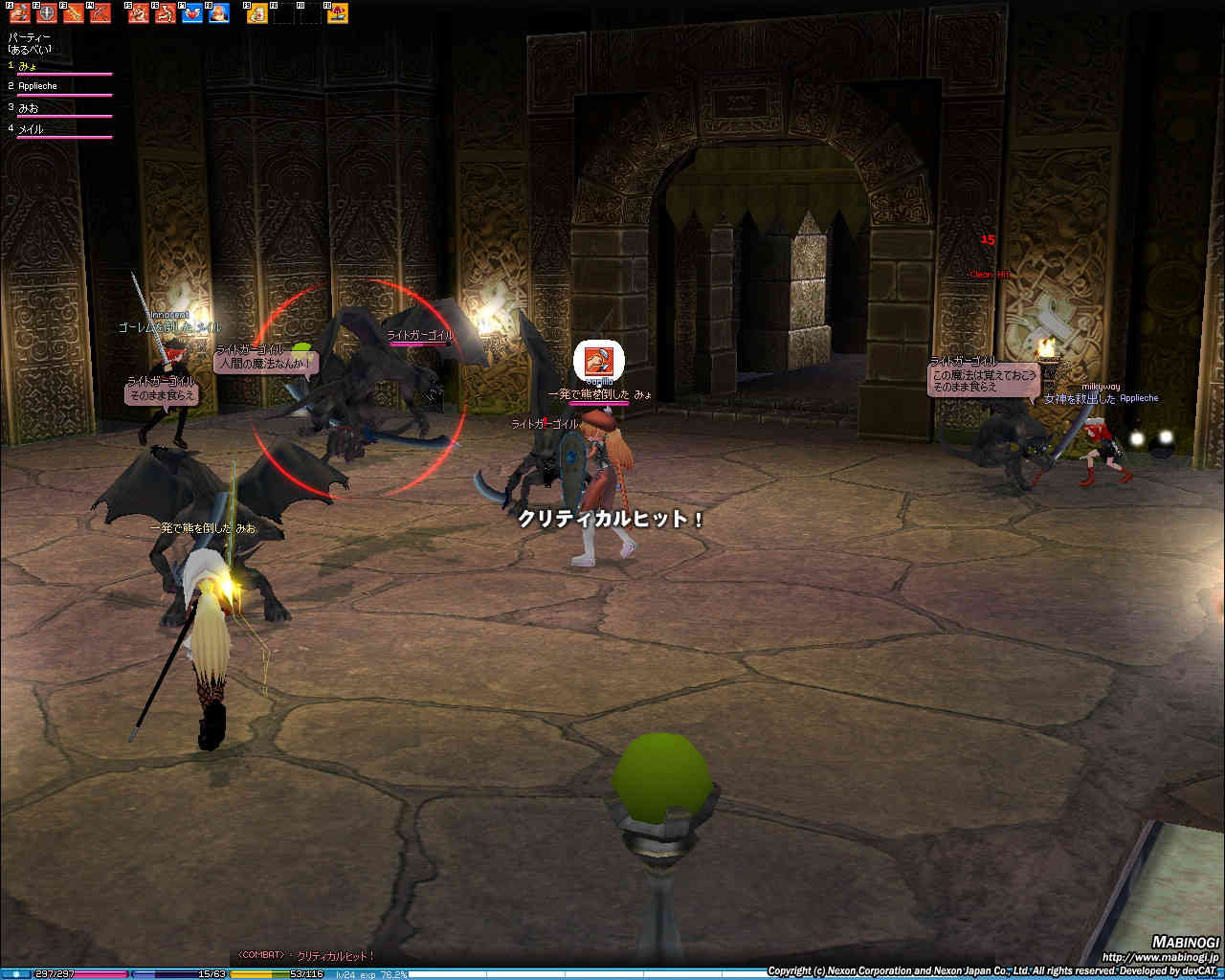
Task: Click the menu button at bottom-left corner
Action: coord(16,973)
